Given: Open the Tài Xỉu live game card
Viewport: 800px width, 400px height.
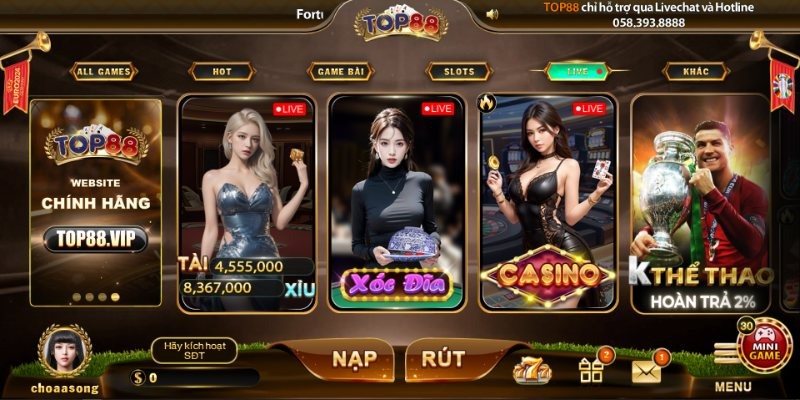Looking at the screenshot, I should 247,200.
